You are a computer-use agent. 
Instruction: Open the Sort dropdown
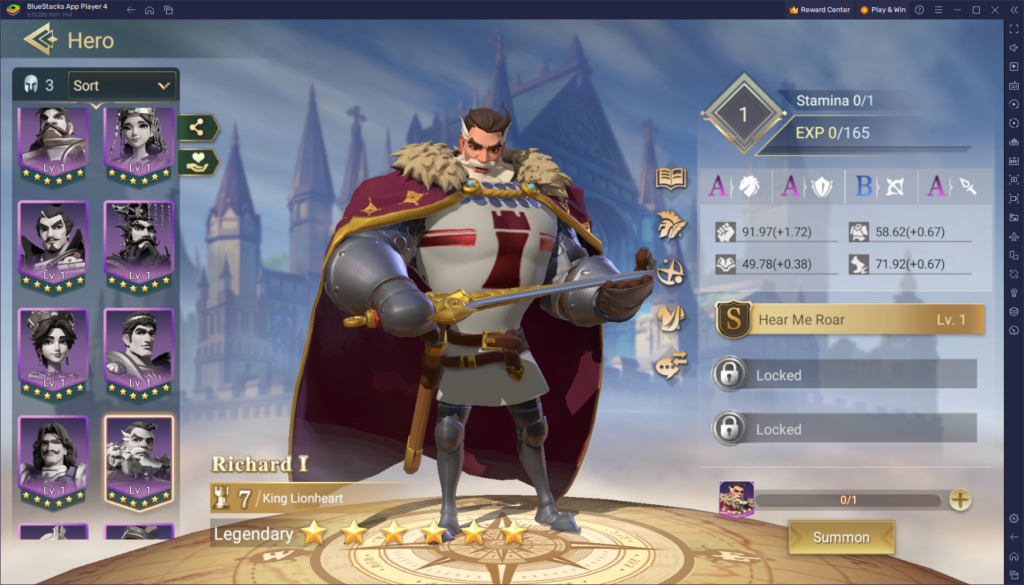click(x=122, y=86)
